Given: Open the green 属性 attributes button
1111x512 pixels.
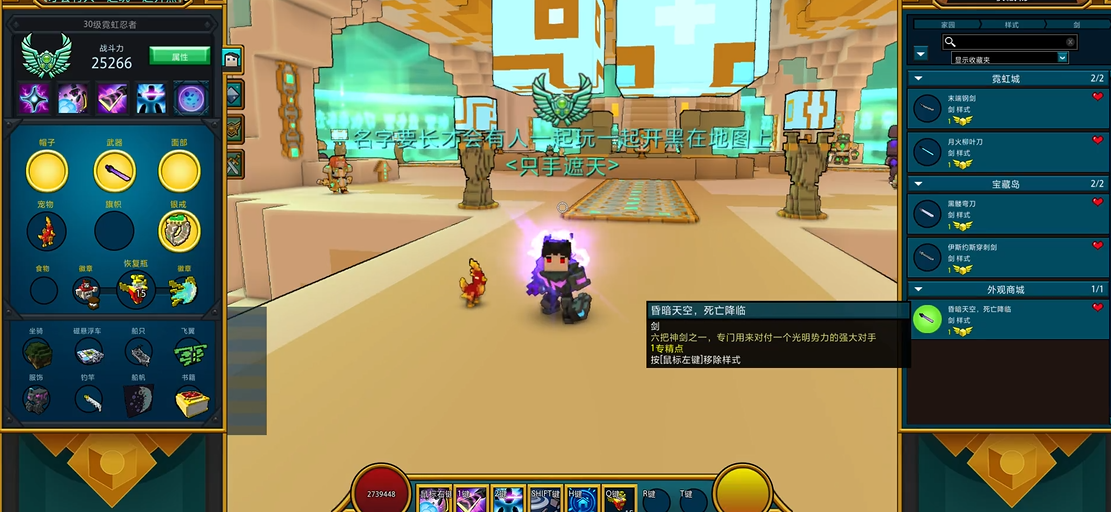Looking at the screenshot, I should (179, 55).
